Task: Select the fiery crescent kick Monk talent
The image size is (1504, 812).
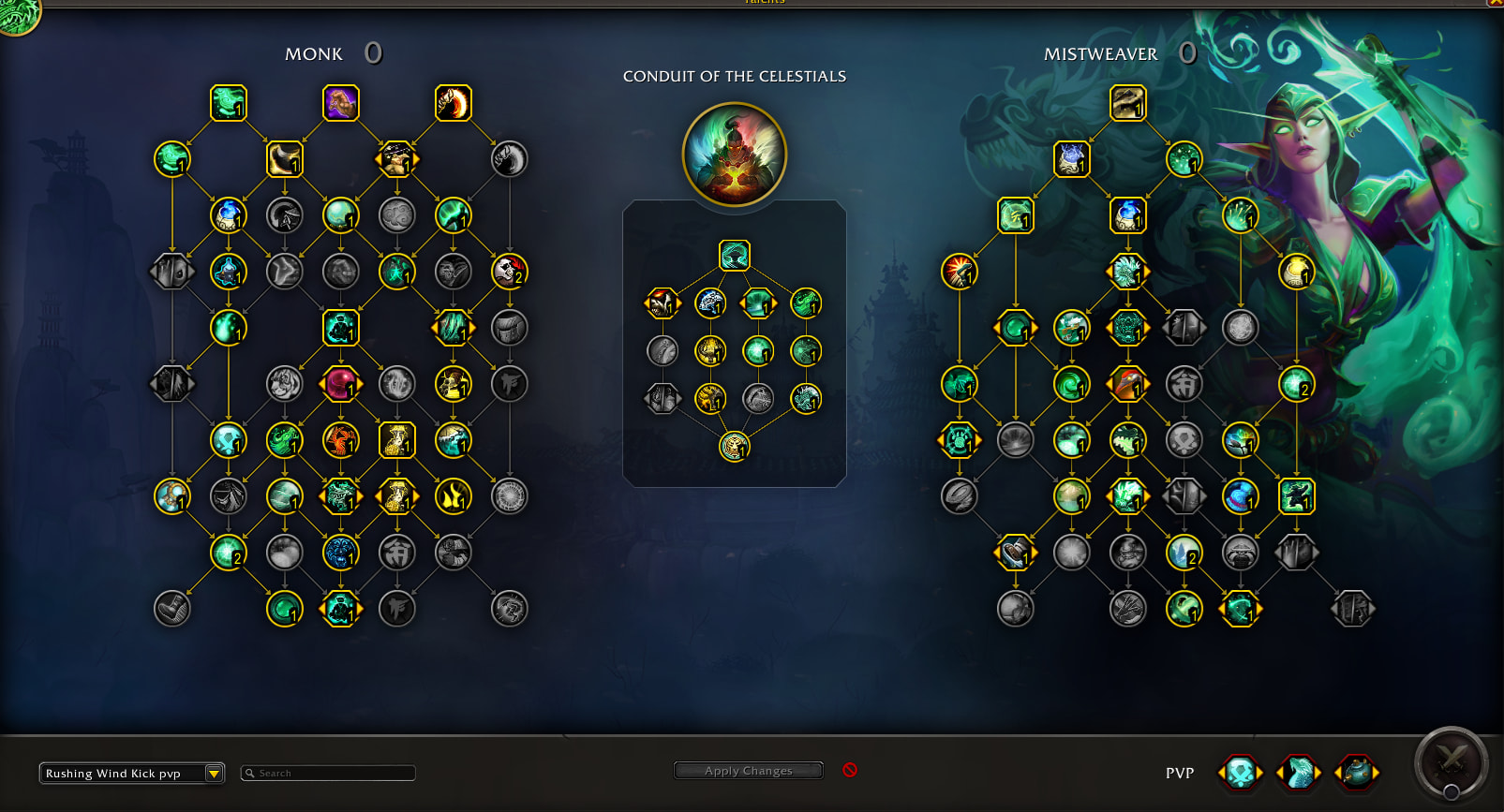Action: [x=454, y=103]
